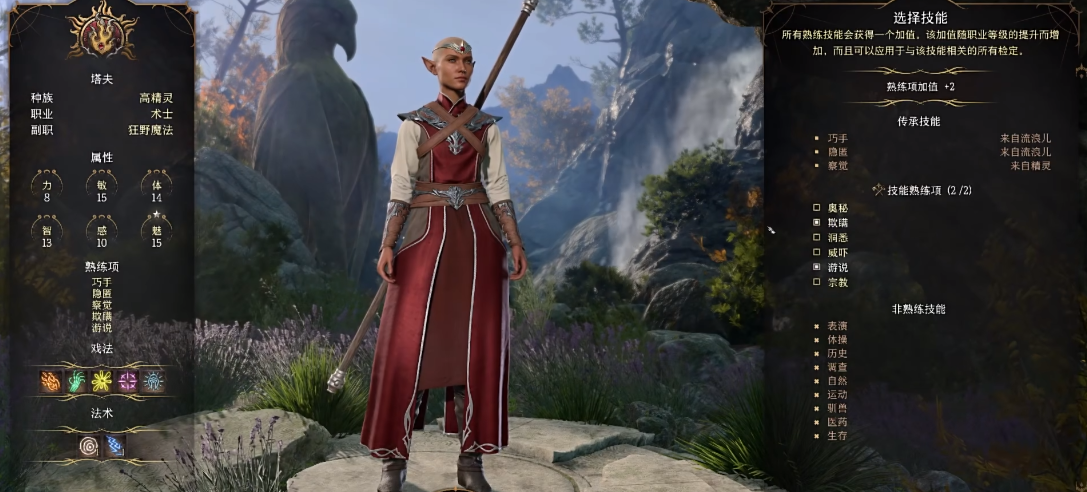Tick the 宗教 (Religion) skill checkbox
The height and width of the screenshot is (492, 1087).
click(817, 282)
